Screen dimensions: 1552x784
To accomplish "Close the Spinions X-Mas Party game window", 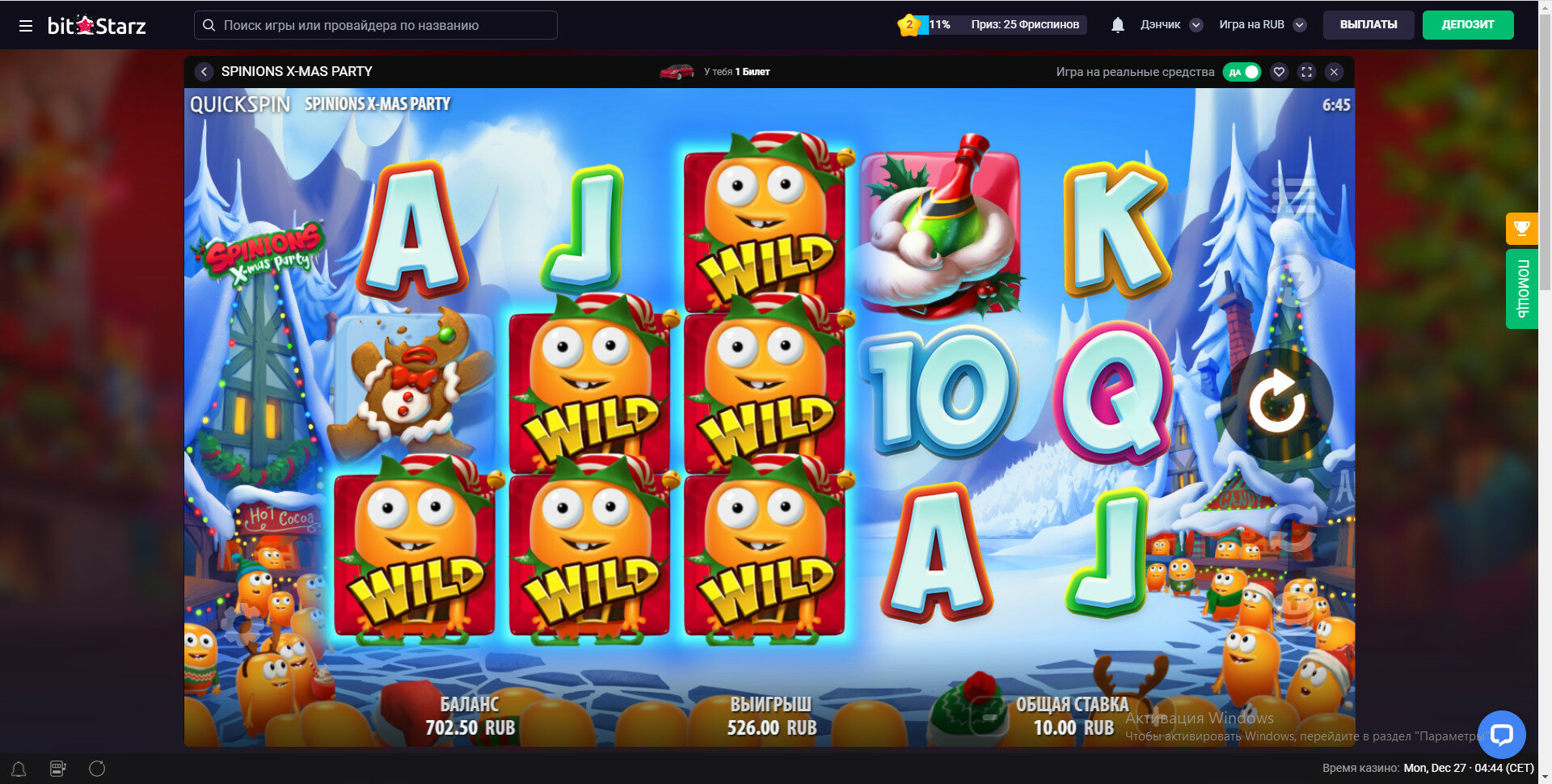I will 1334,72.
